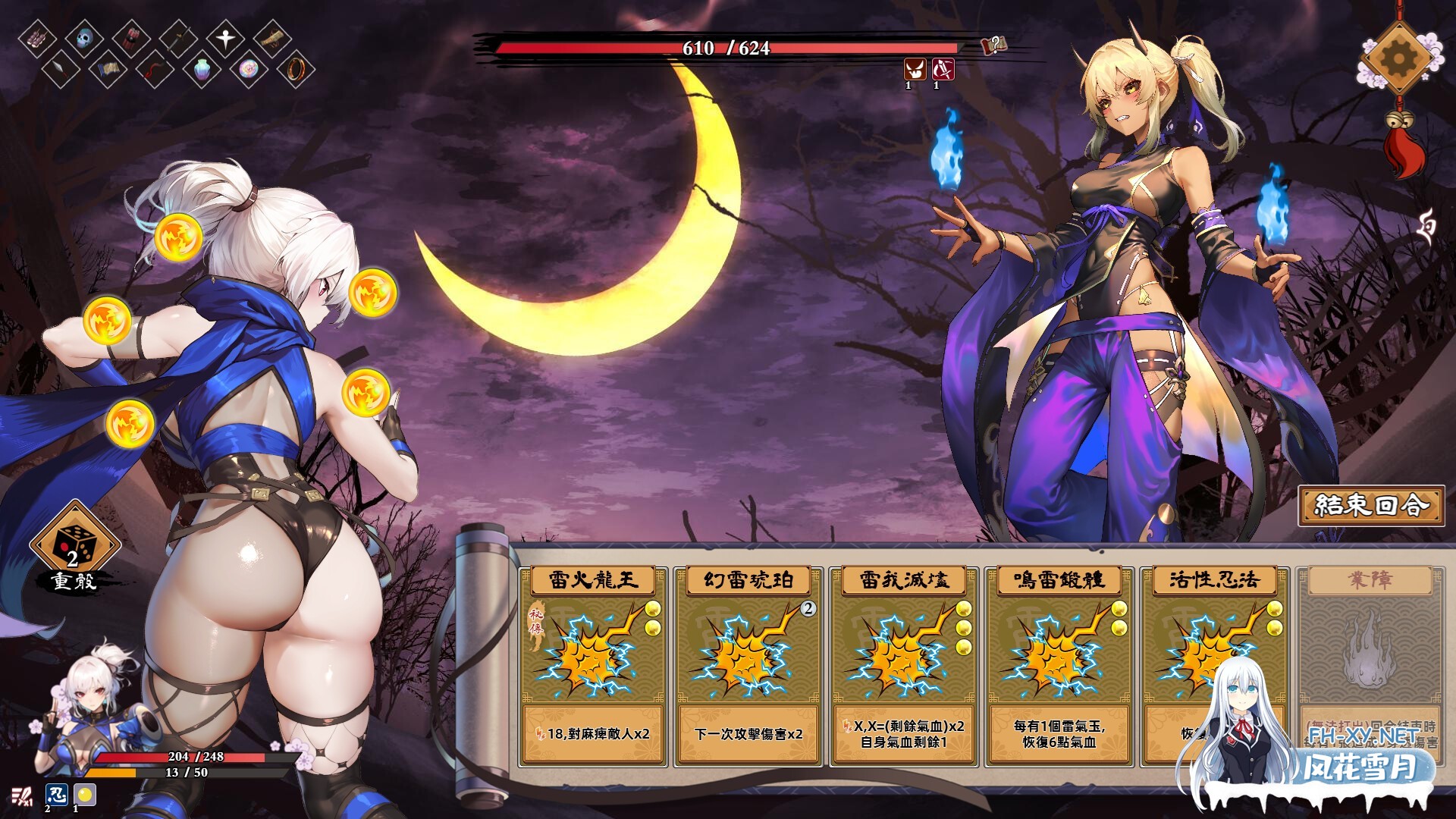Inspect the horned demon status icon
The image size is (1456, 819).
tap(915, 70)
